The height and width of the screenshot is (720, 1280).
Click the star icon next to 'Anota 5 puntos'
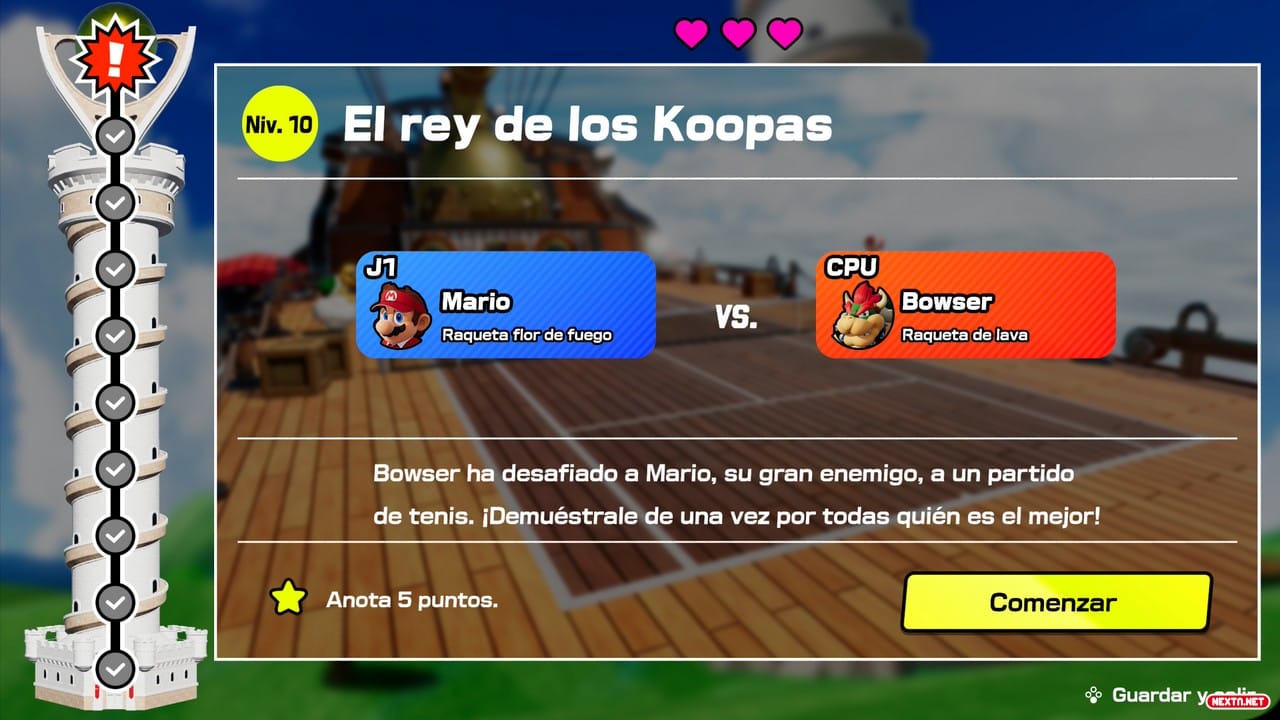point(286,599)
